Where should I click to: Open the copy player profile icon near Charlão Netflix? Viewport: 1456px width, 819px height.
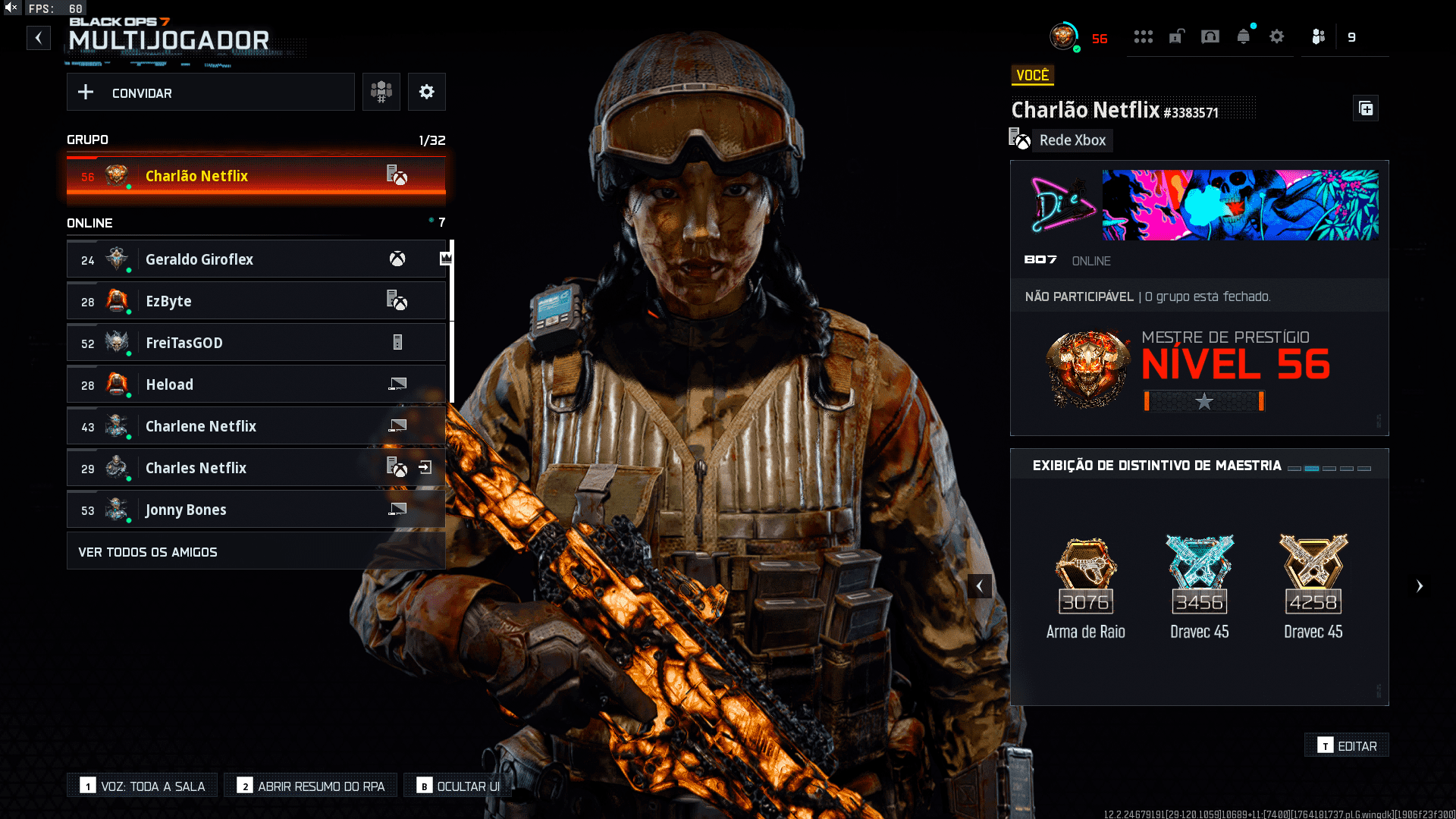pyautogui.click(x=1366, y=108)
